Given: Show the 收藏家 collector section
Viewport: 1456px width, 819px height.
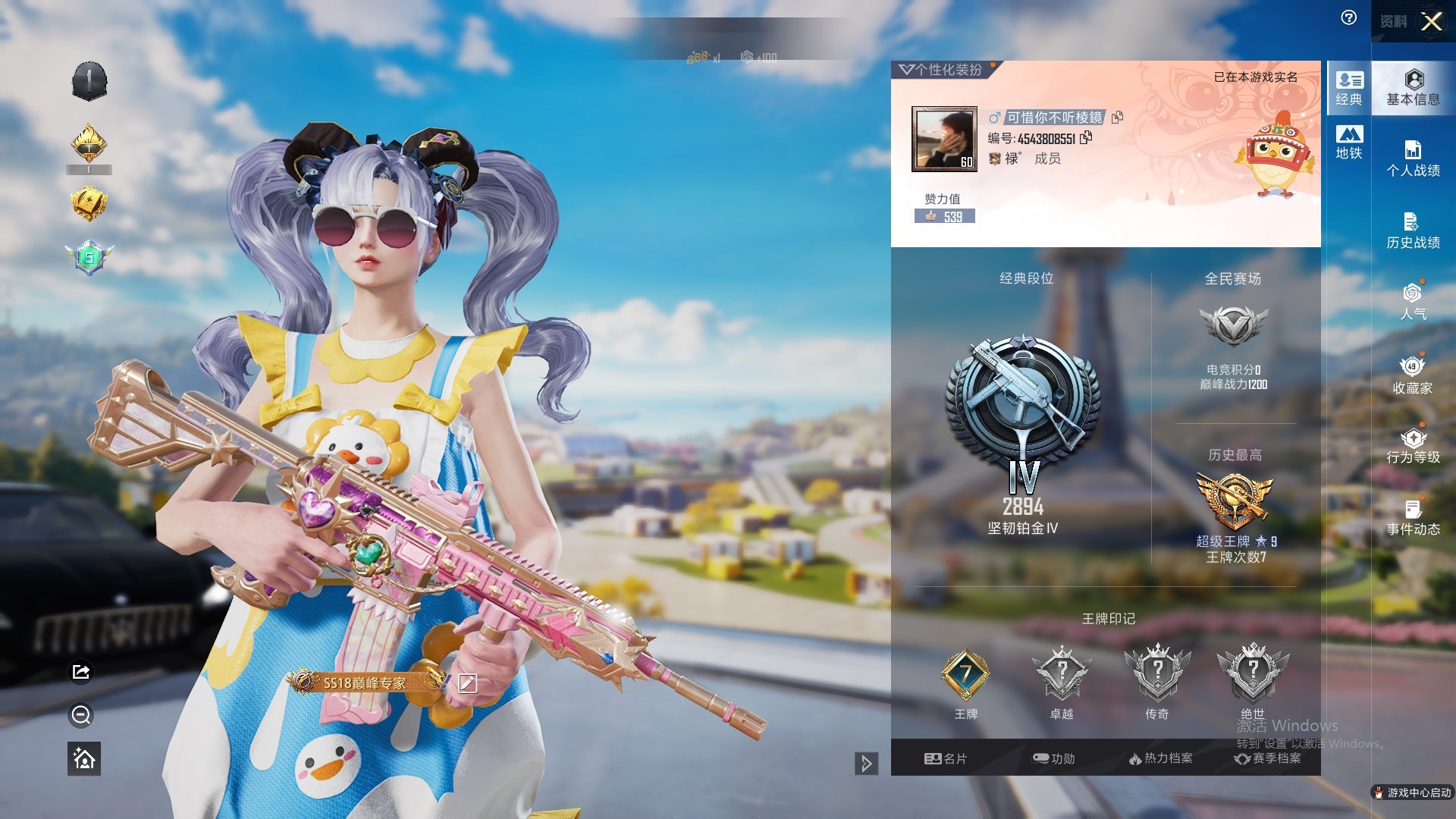Looking at the screenshot, I should coord(1413,375).
